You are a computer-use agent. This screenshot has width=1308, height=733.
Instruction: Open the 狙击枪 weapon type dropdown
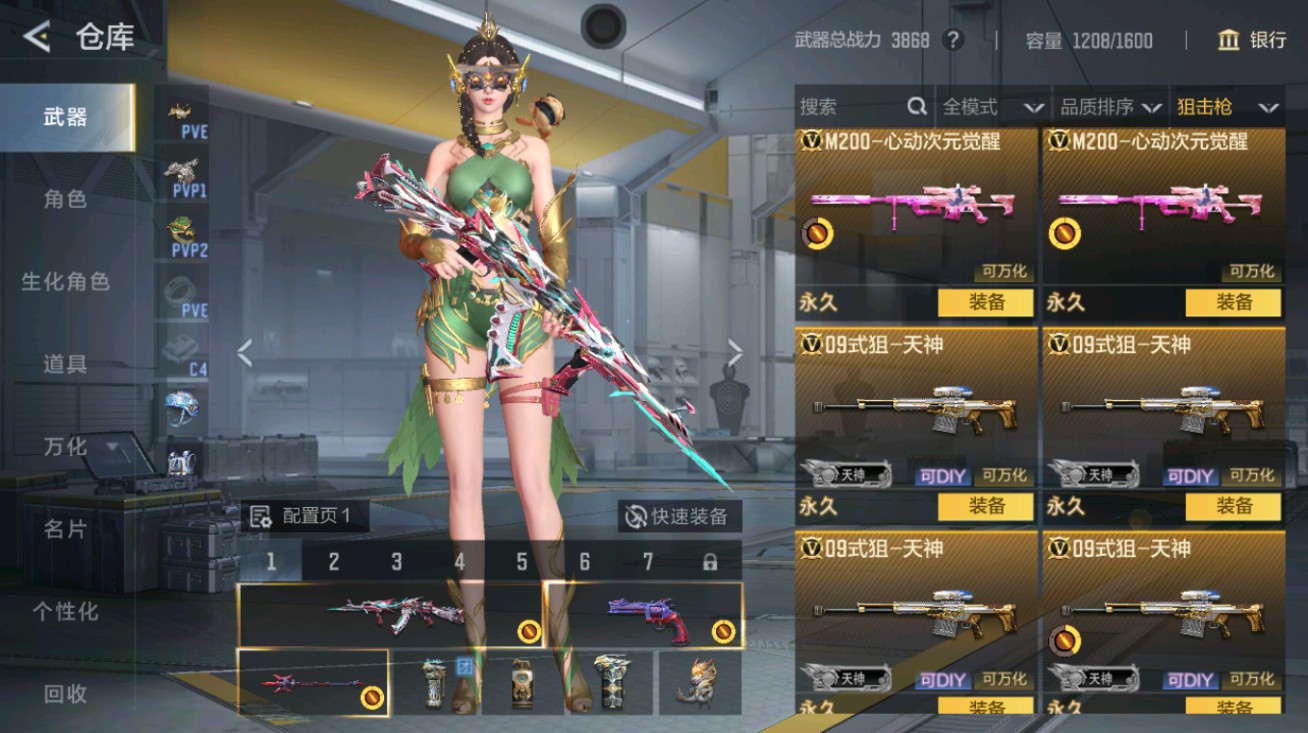(x=1227, y=107)
